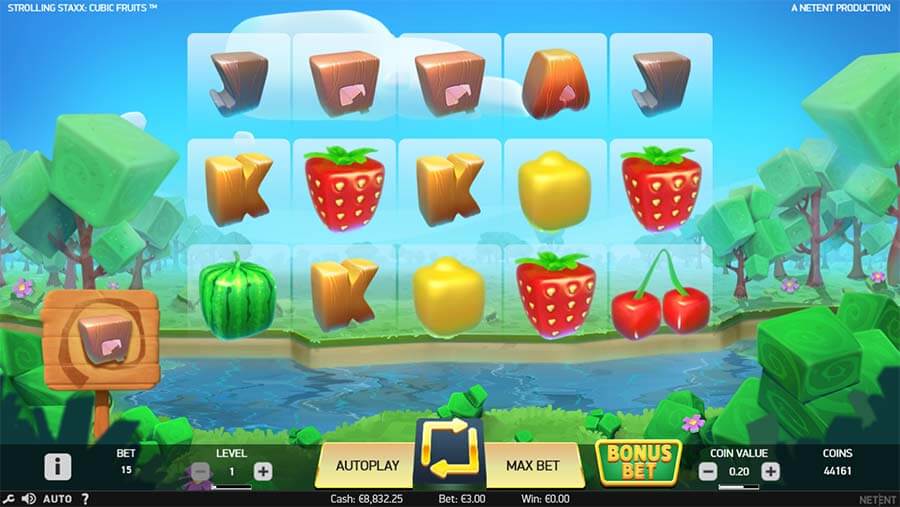Decrease the bet level
The width and height of the screenshot is (900, 507).
point(200,471)
